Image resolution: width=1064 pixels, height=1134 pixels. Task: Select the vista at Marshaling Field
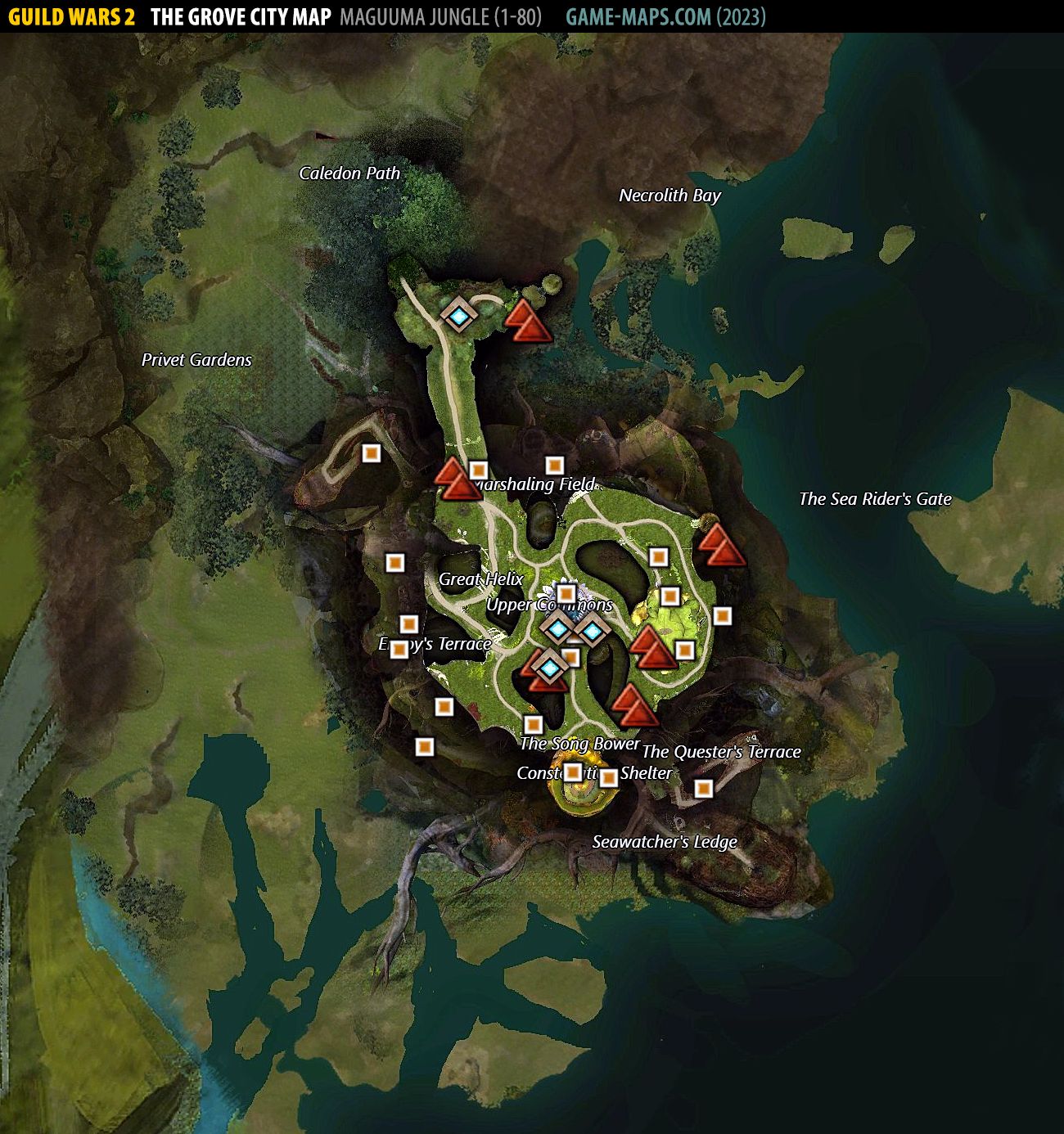pyautogui.click(x=456, y=480)
